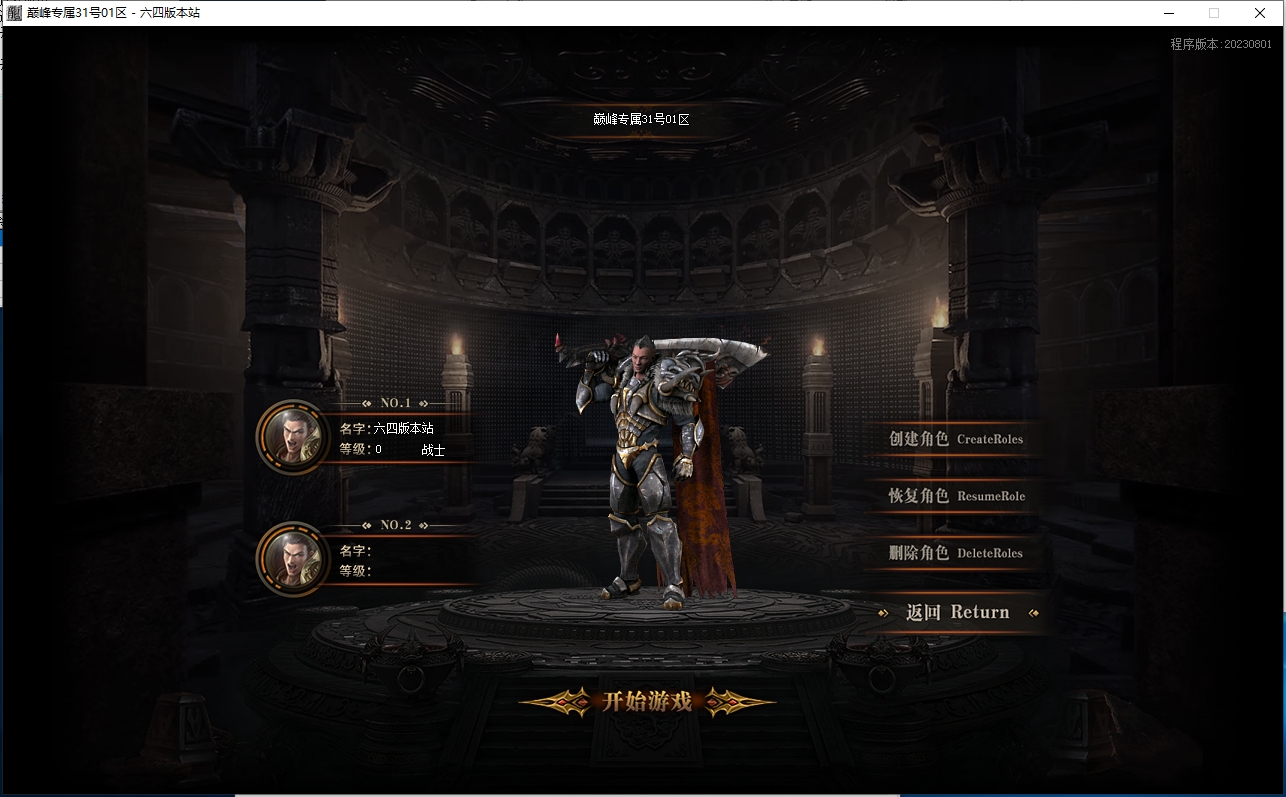The height and width of the screenshot is (797, 1286).
Task: Select NO.1 character slot 六四版本站
Action: pyautogui.click(x=380, y=438)
